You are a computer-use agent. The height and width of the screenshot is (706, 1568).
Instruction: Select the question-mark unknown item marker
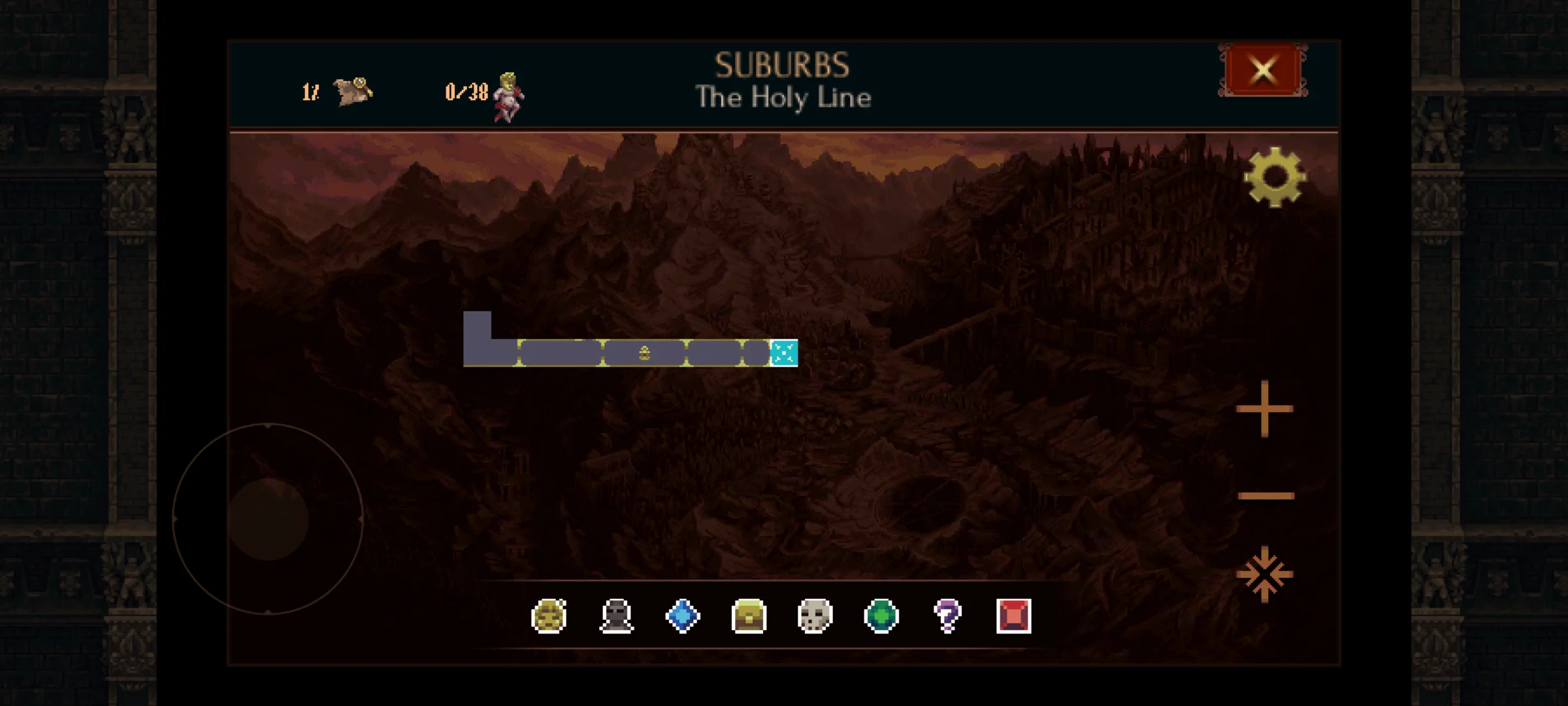tap(947, 615)
